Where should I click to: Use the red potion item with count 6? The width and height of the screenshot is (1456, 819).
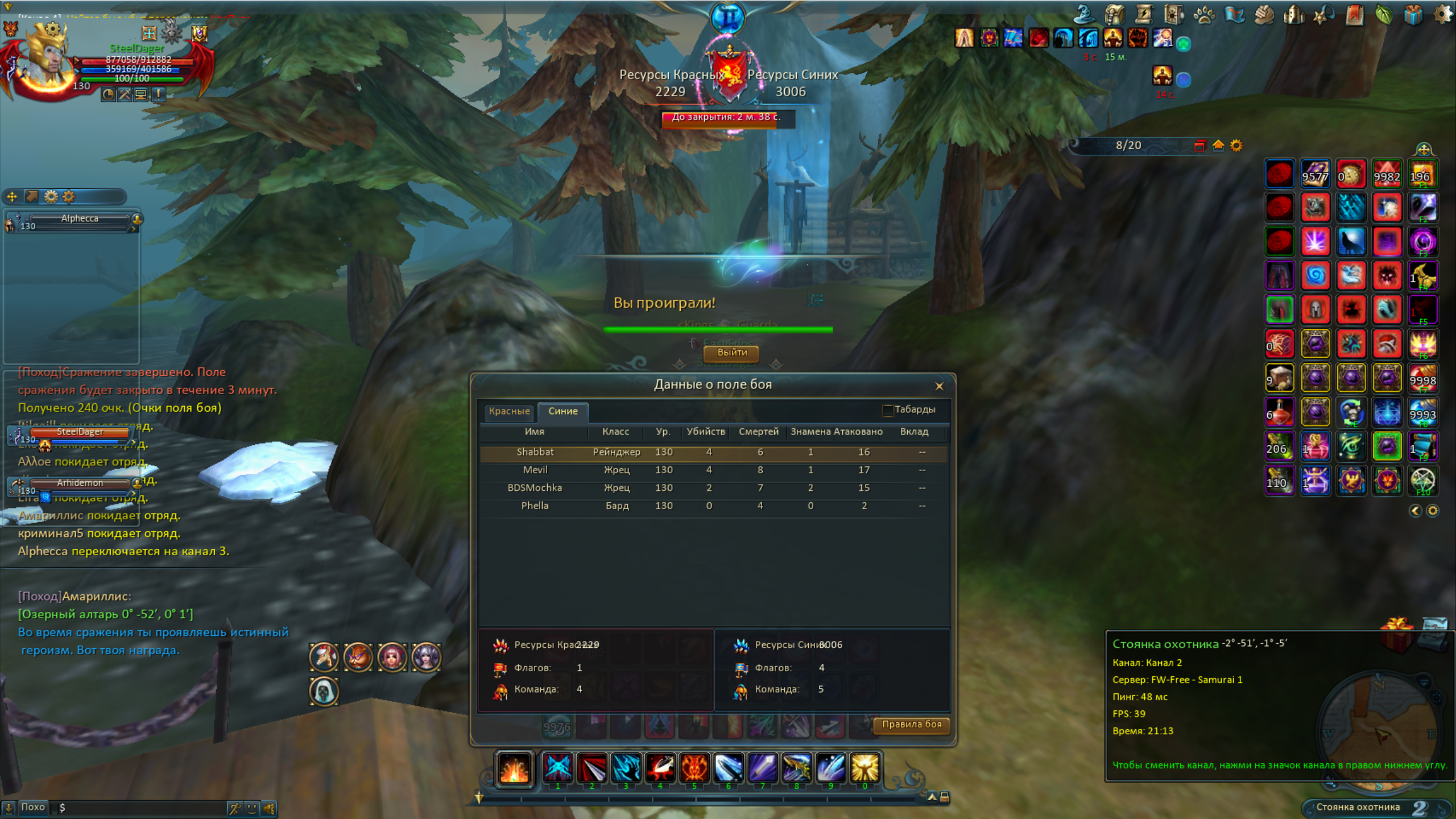(x=1279, y=412)
